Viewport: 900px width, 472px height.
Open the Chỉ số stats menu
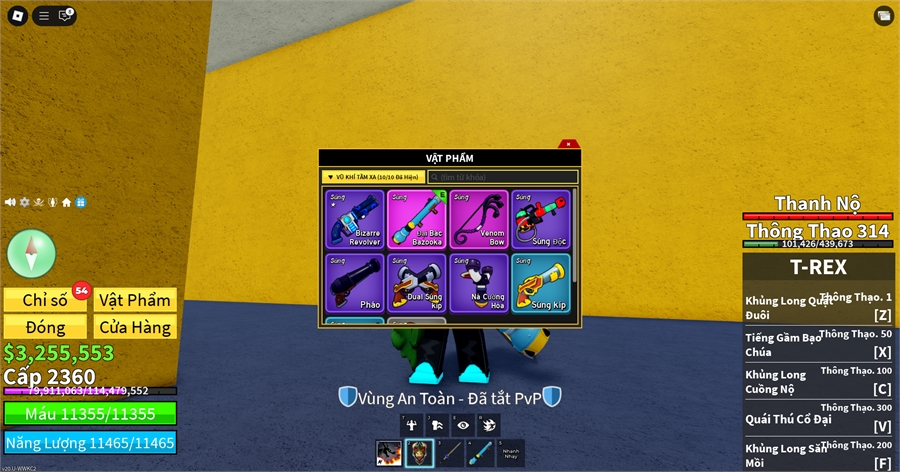pyautogui.click(x=45, y=300)
